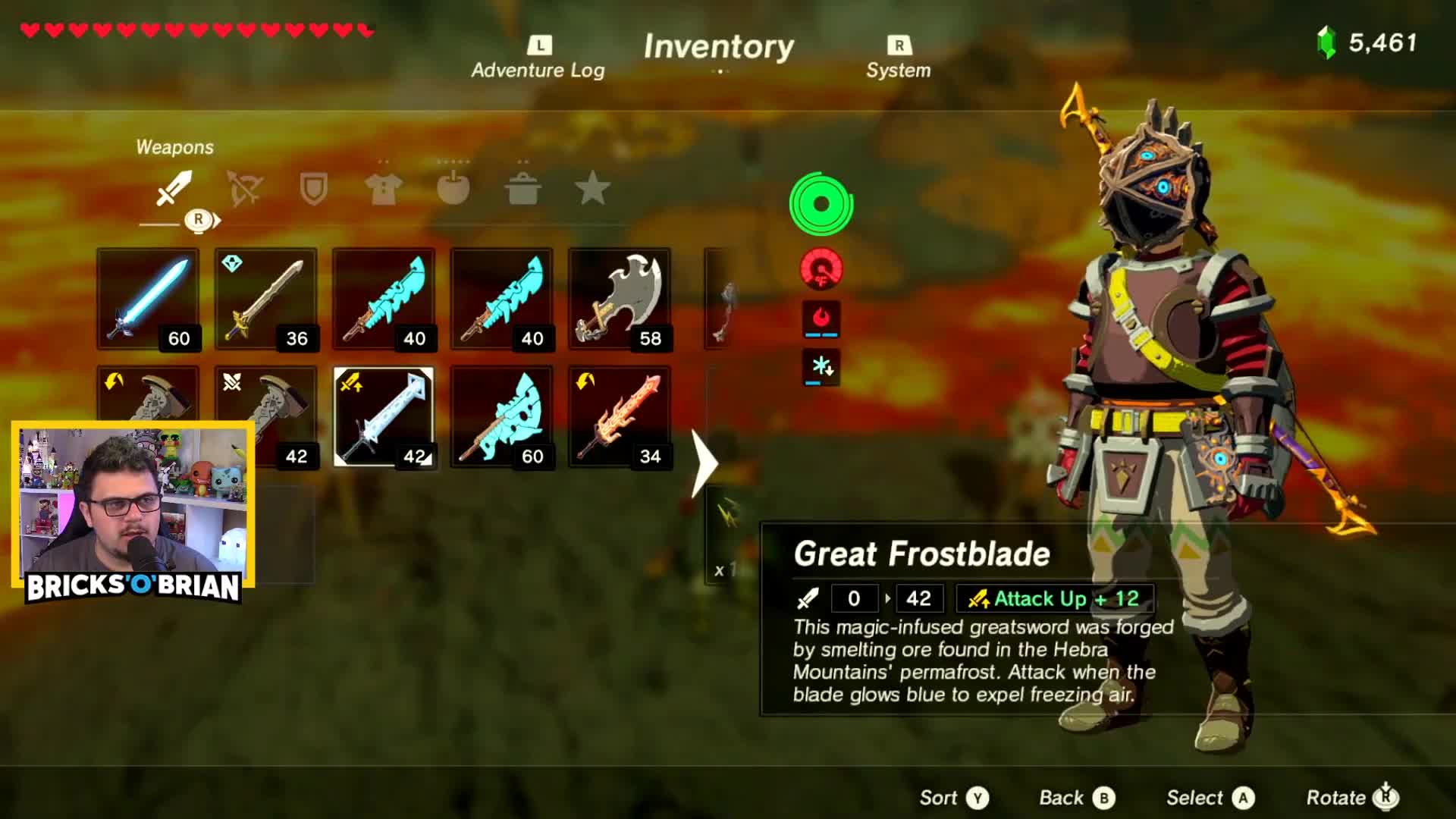Select the equipped Great Frostblade weapon thumbnail
The width and height of the screenshot is (1456, 819).
click(x=383, y=417)
